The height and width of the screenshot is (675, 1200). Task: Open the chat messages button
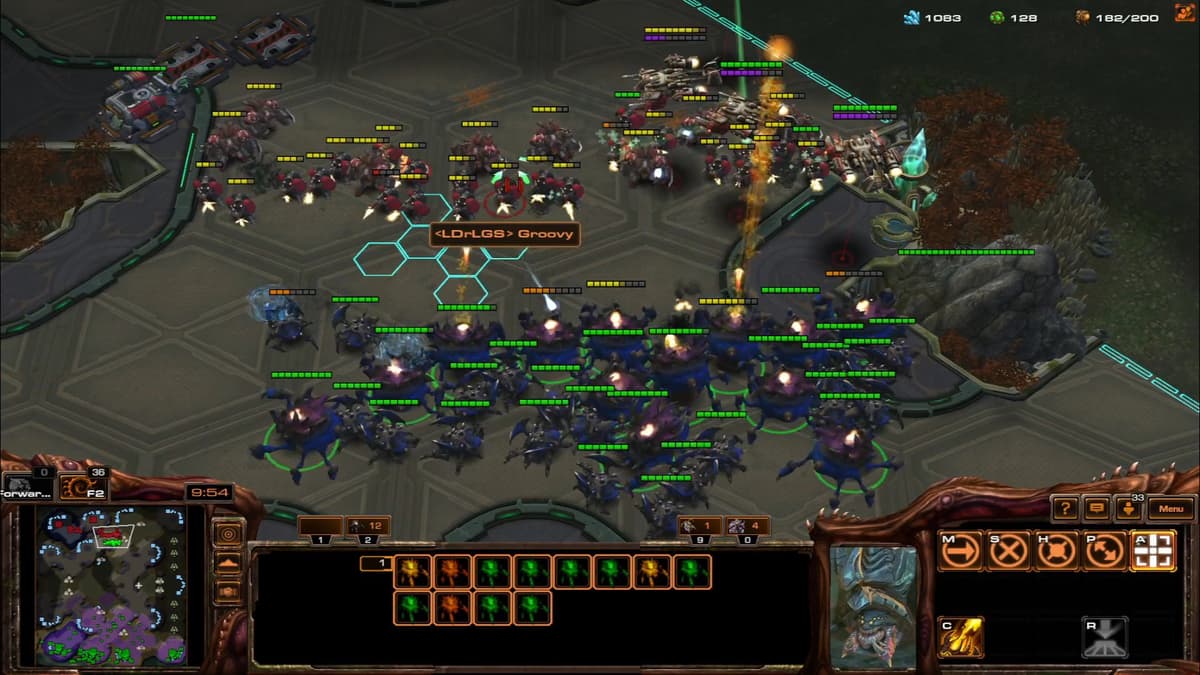pyautogui.click(x=1097, y=509)
